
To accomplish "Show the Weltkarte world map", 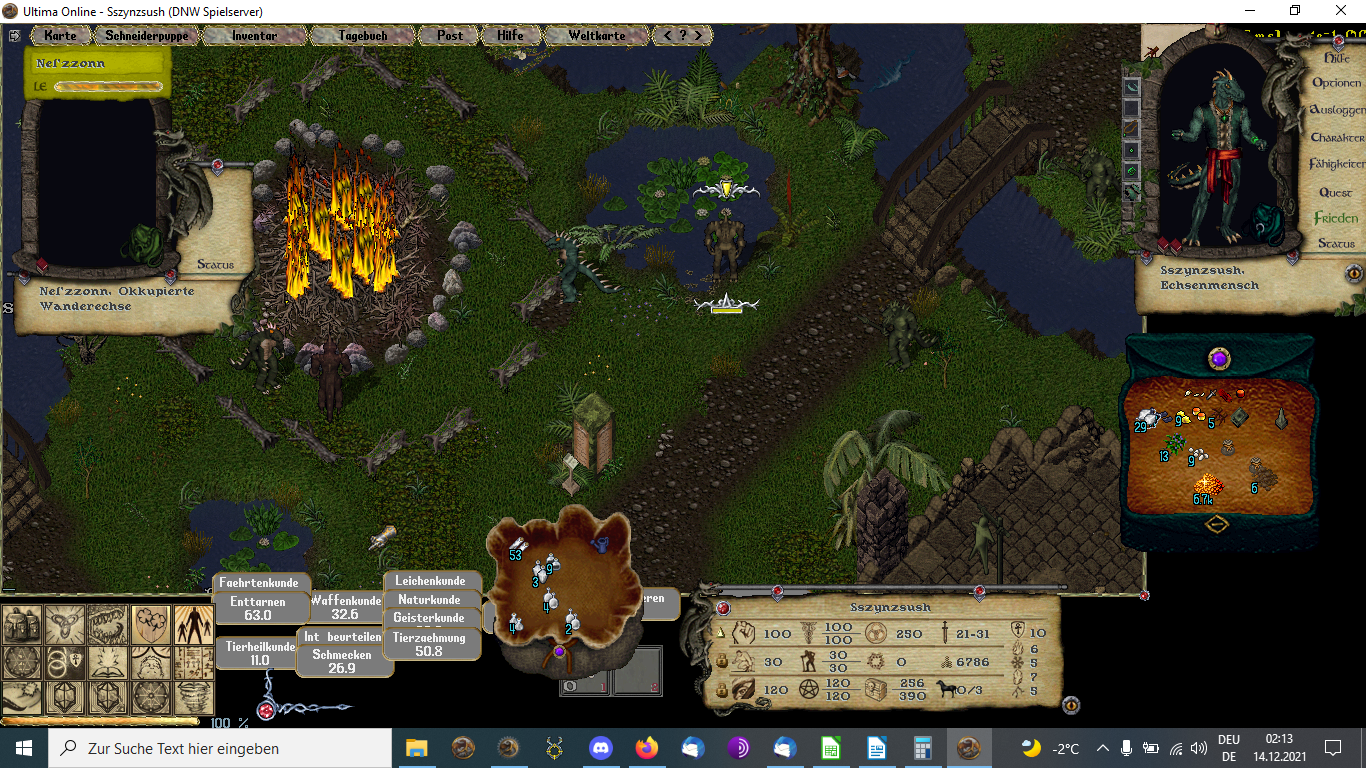I will (596, 35).
